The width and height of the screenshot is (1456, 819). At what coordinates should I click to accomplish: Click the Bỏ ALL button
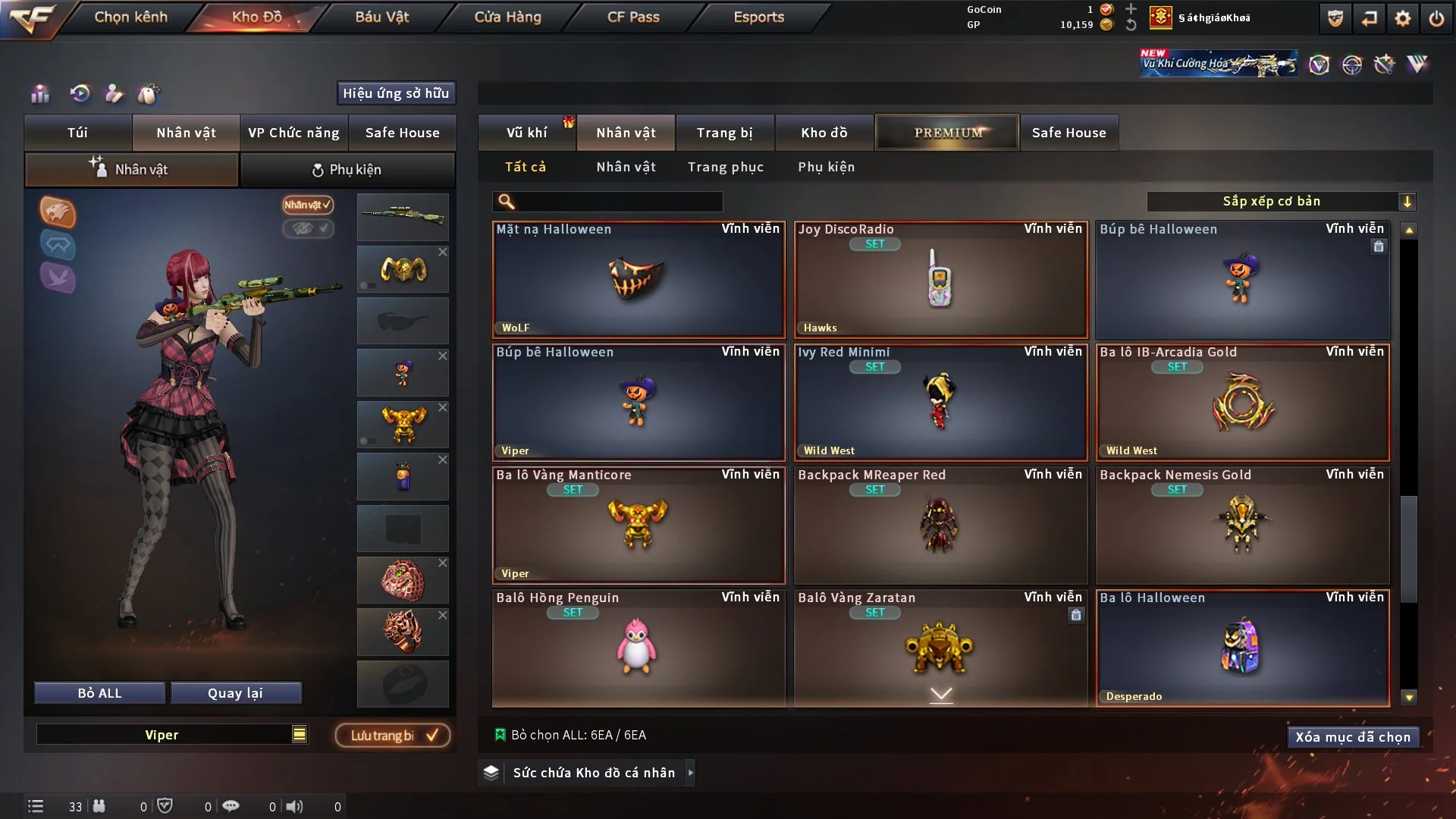(99, 692)
